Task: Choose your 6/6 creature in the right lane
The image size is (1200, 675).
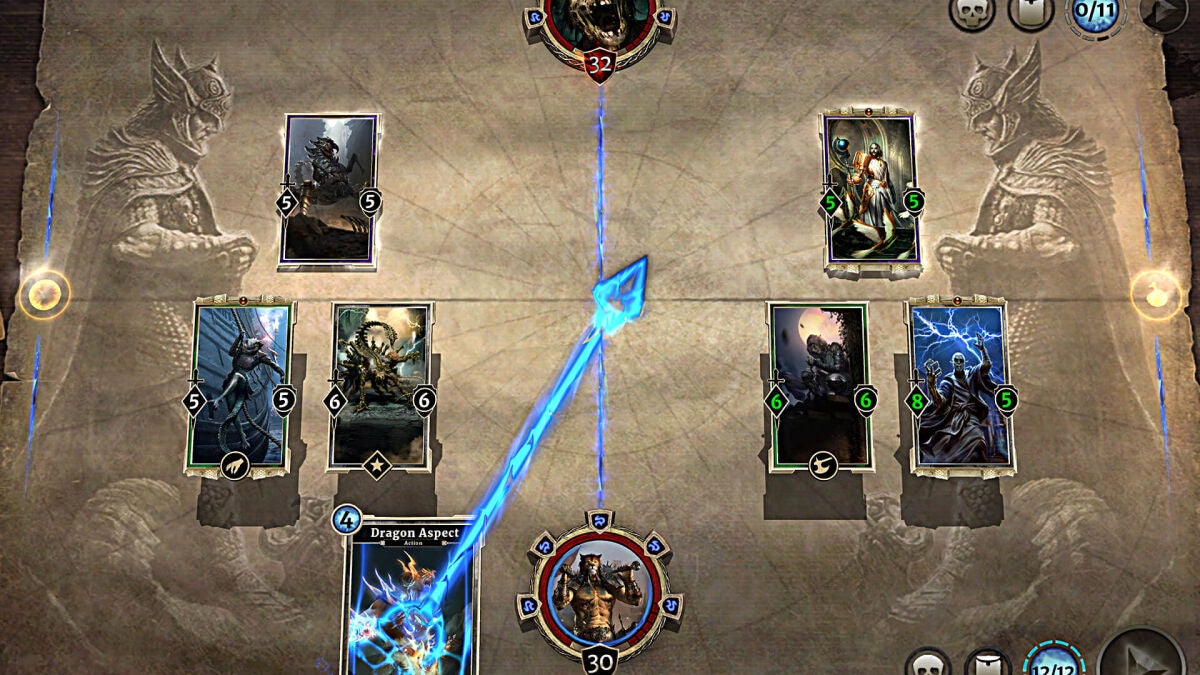Action: click(819, 387)
